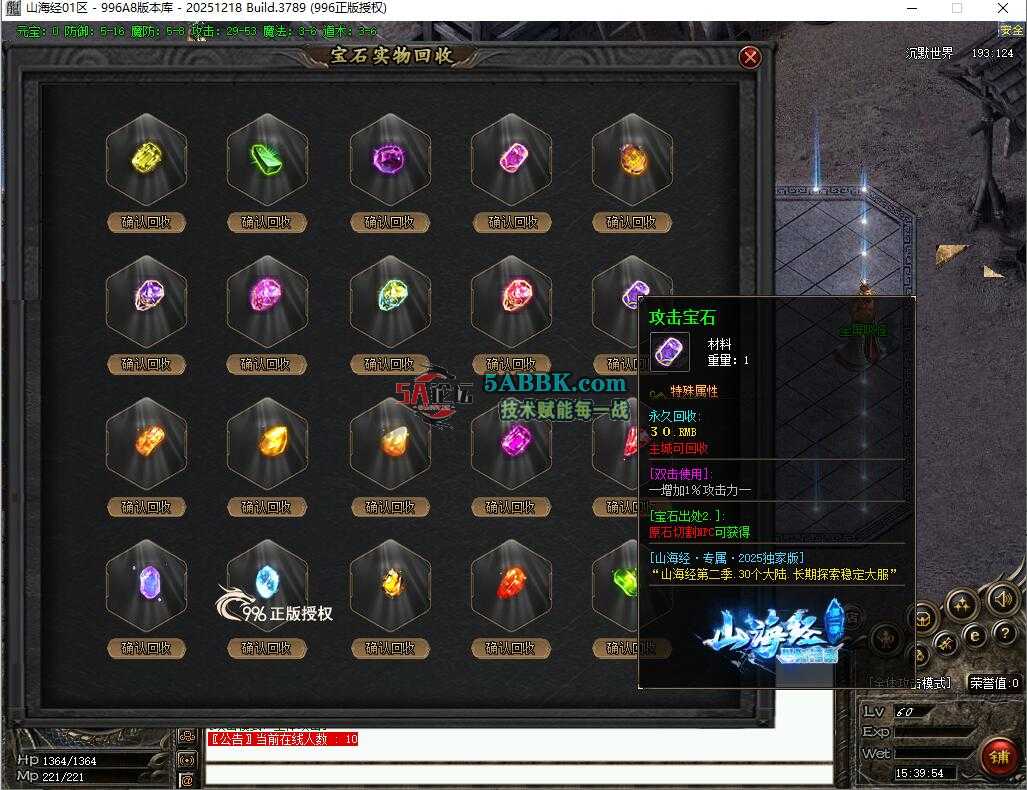Click the four-star sparkle HUD button

point(962,603)
